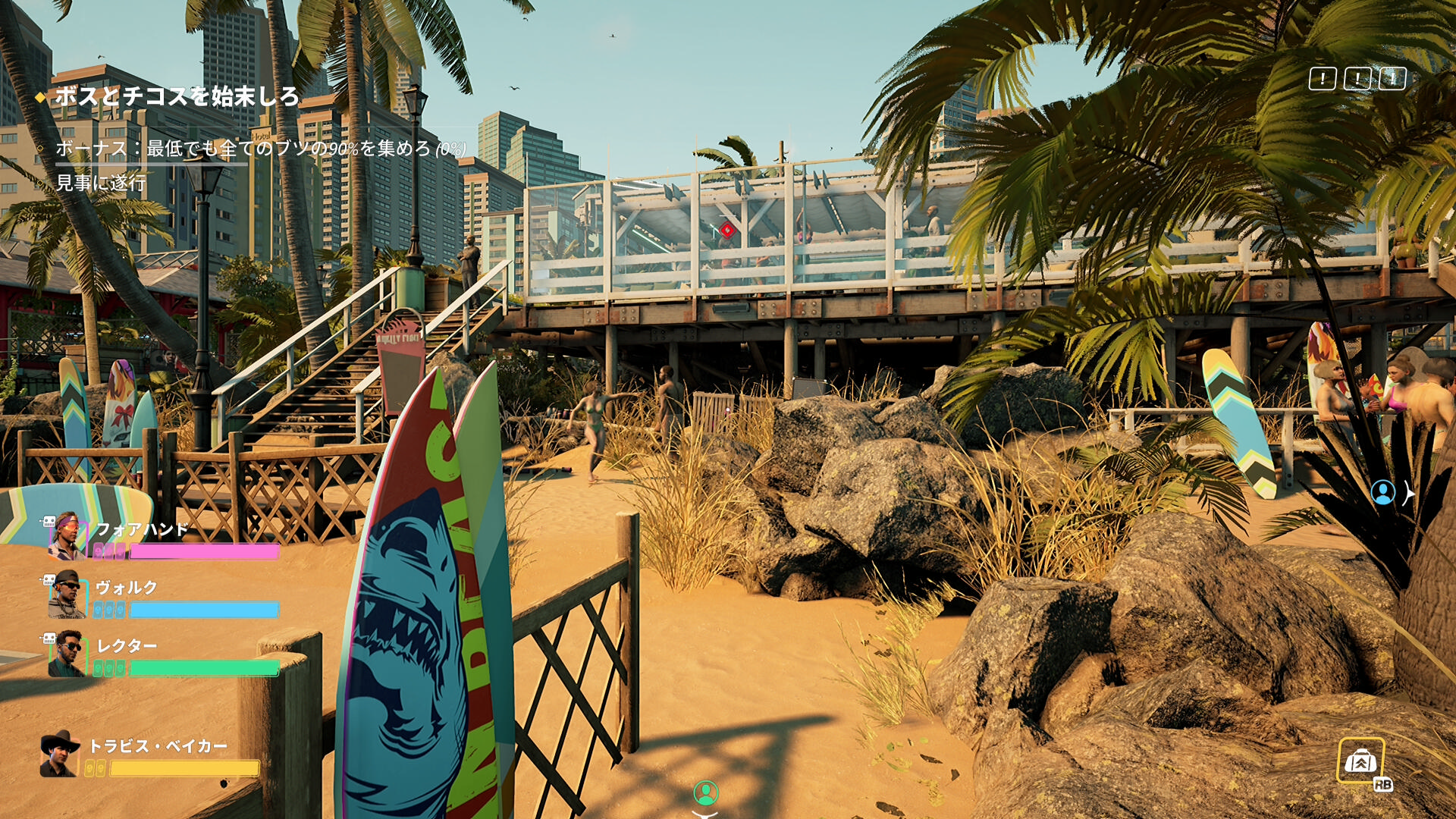Choose ヴォルク's portrait with sunglasses

pos(67,595)
